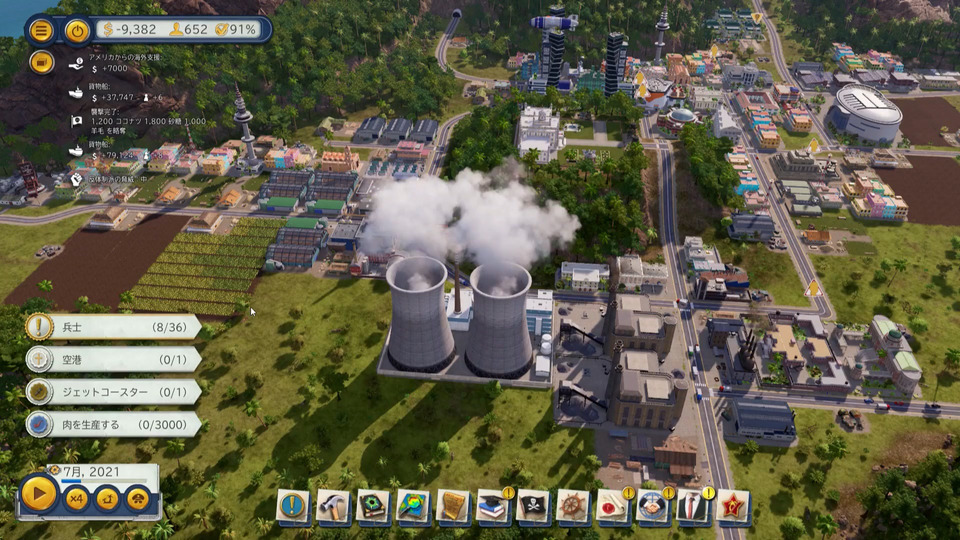This screenshot has height=540, width=960.
Task: Open the hammer build menu
Action: (x=333, y=506)
